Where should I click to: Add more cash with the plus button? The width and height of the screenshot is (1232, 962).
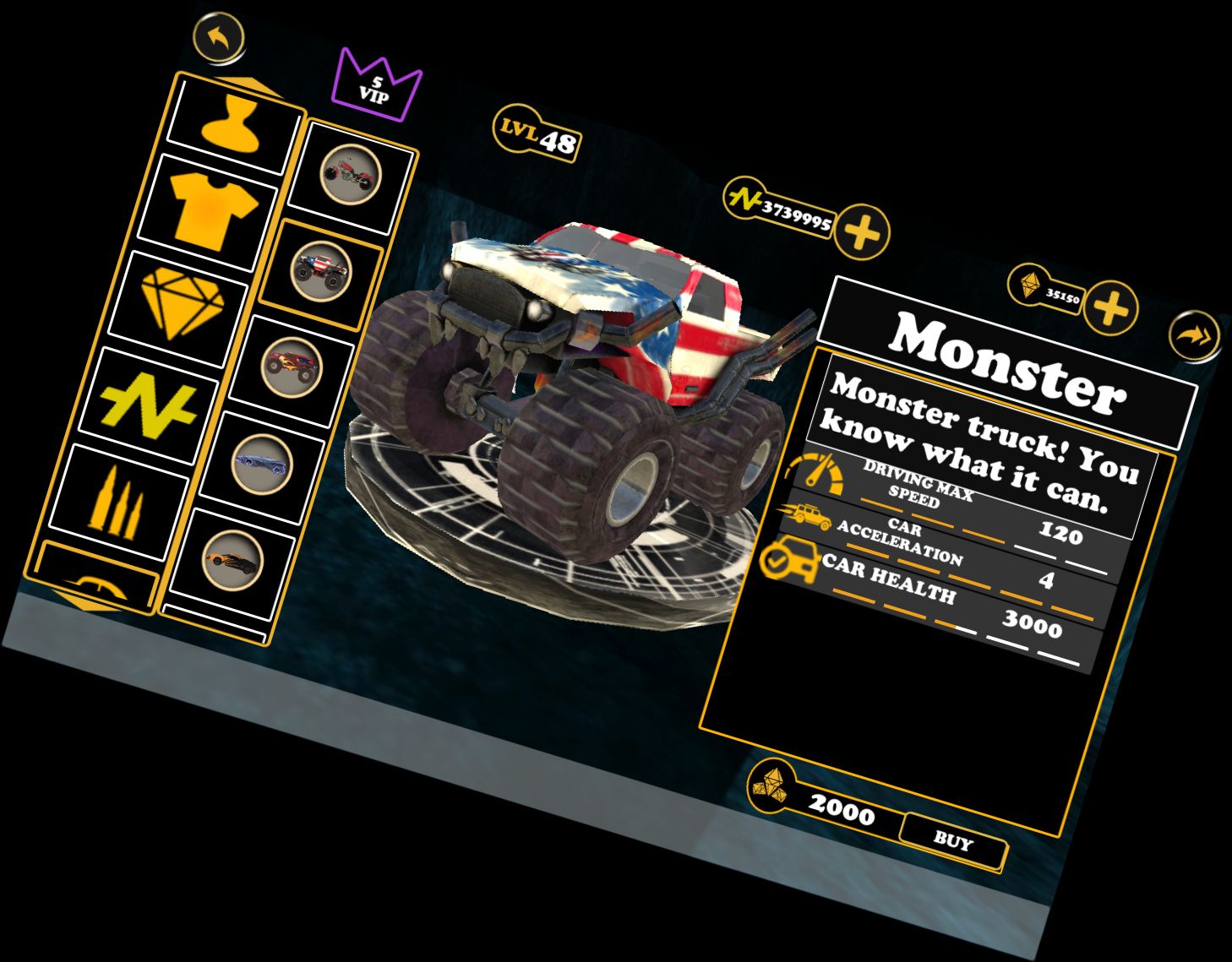pos(862,231)
